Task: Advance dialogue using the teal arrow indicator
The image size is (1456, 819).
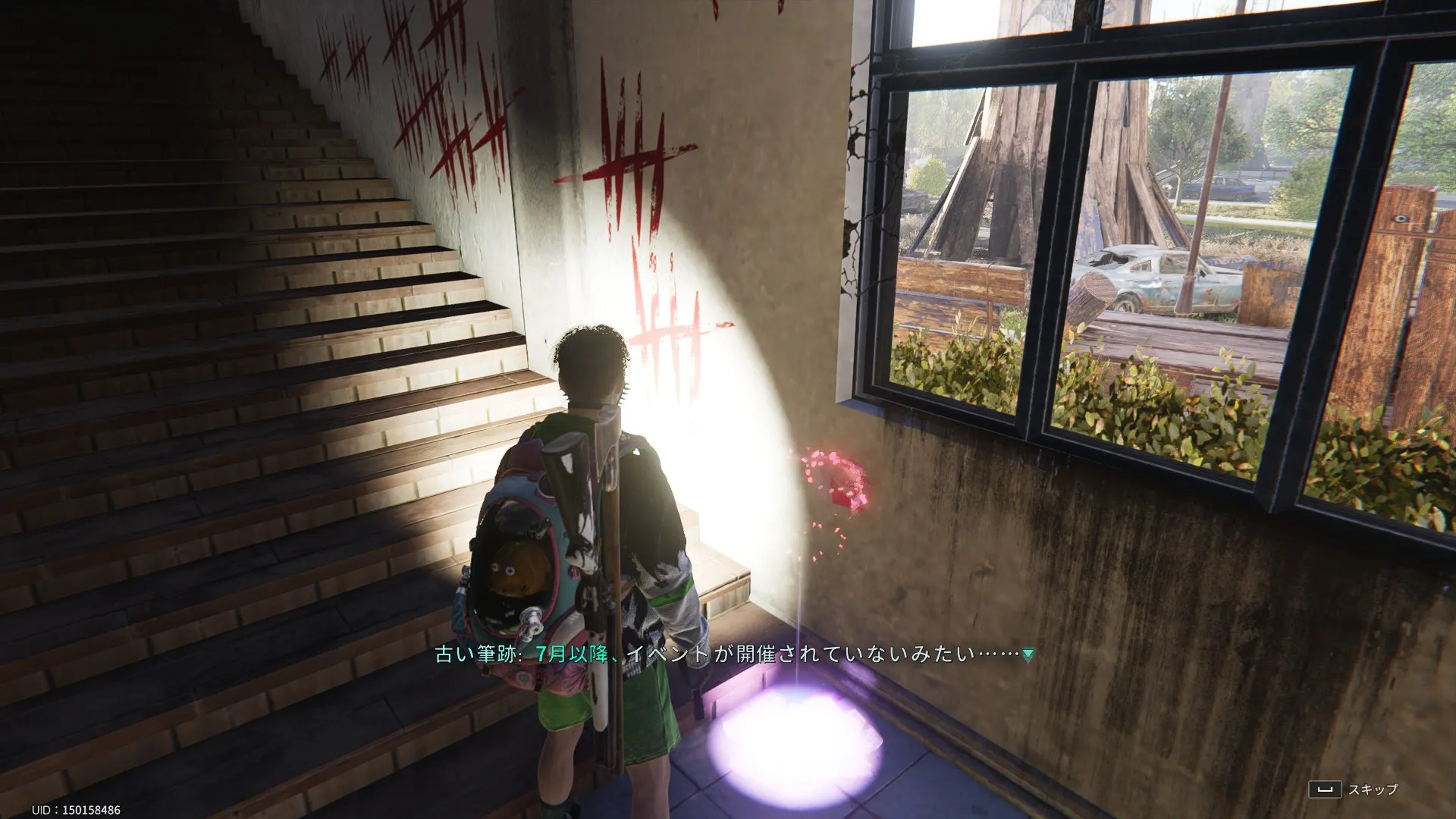Action: pos(1028,655)
